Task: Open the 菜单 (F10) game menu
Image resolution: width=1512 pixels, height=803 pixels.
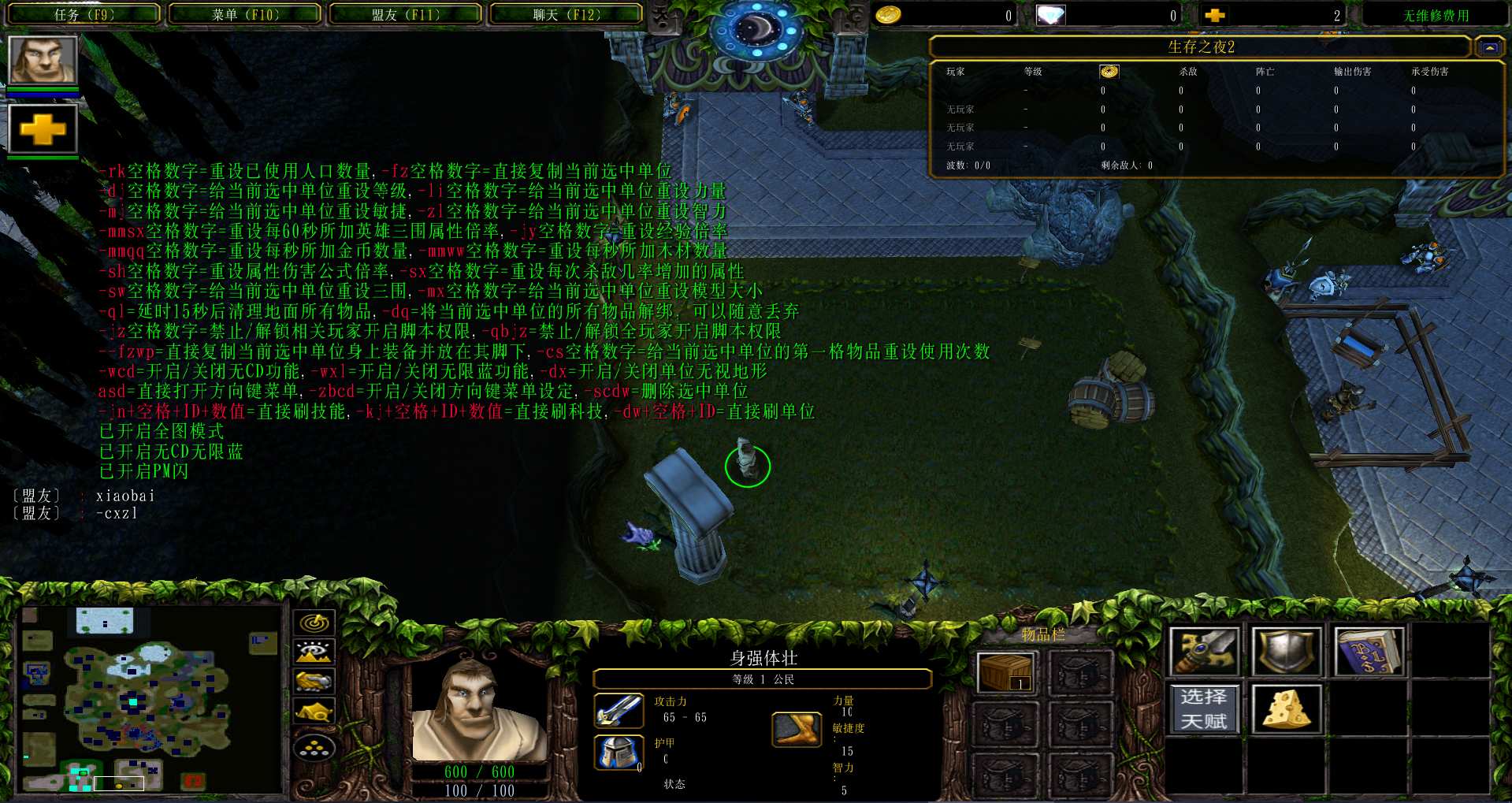Action: pyautogui.click(x=245, y=14)
